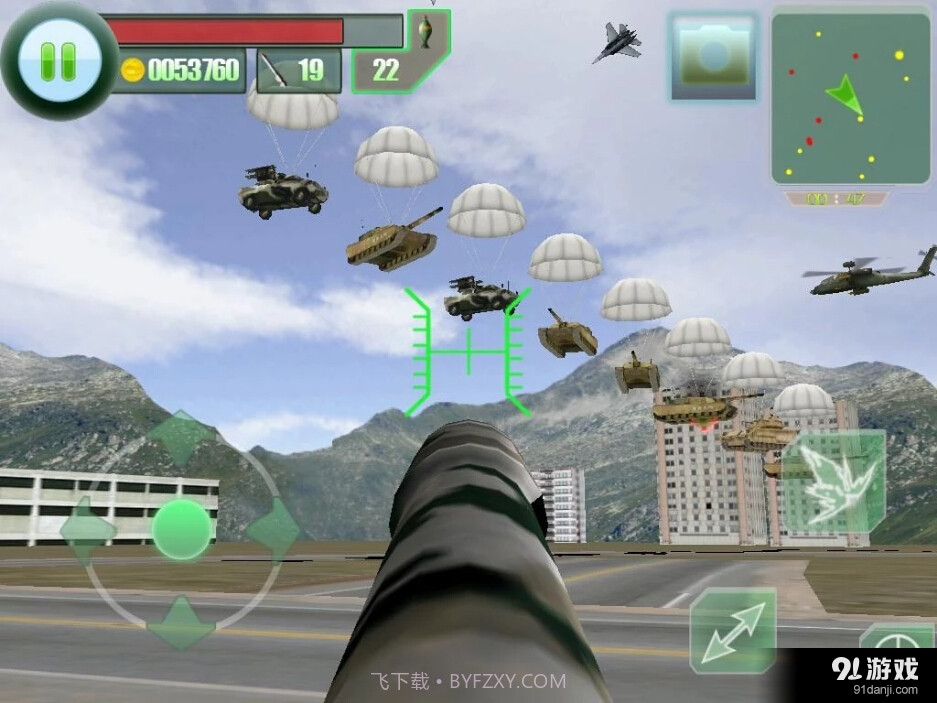937x703 pixels.
Task: Tap the diagonal double-arrow button
Action: [x=733, y=630]
